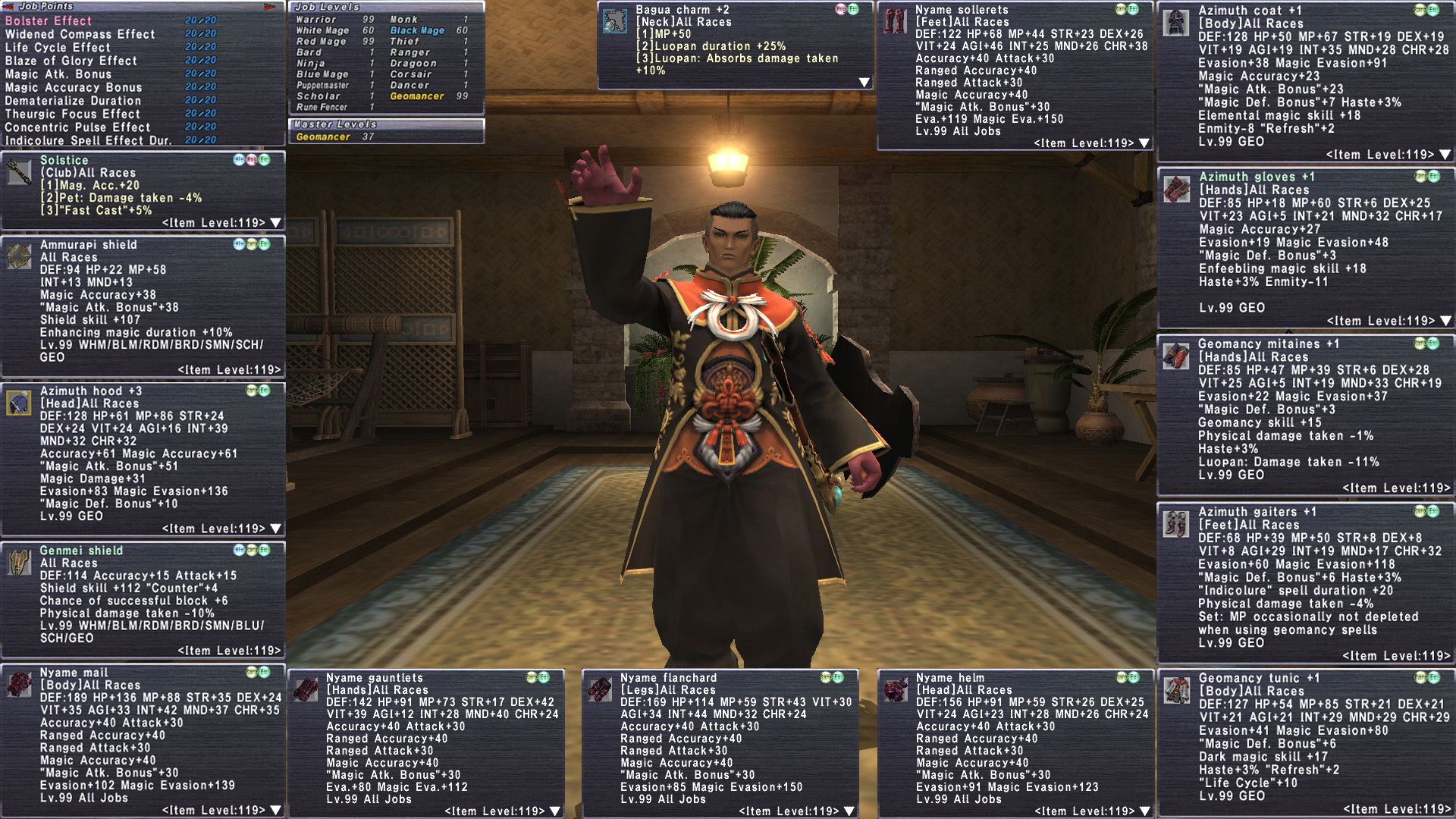This screenshot has width=1456, height=819.
Task: Click the Azimuth coat +1 icon
Action: [x=1176, y=23]
